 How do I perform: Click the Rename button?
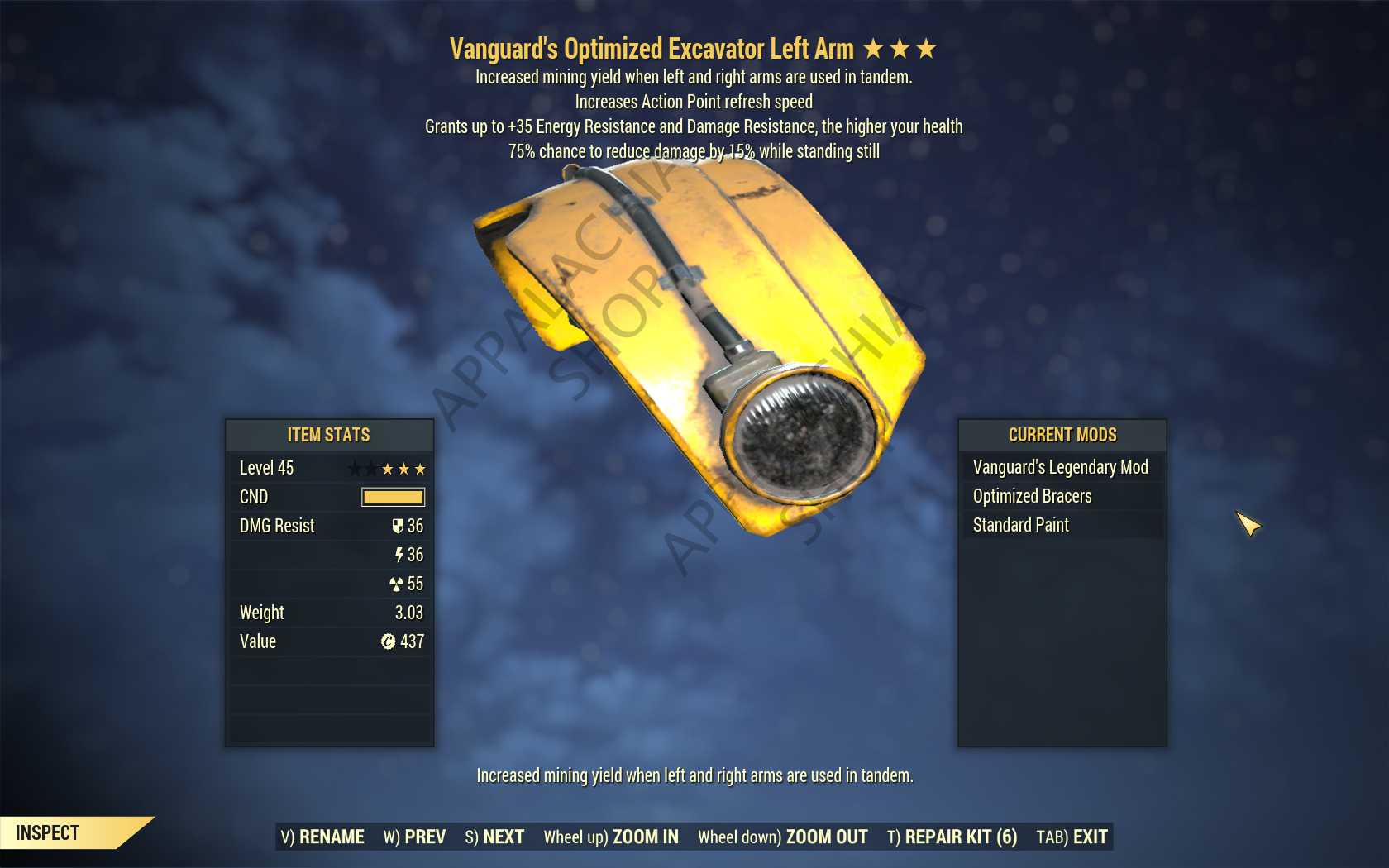[x=322, y=837]
